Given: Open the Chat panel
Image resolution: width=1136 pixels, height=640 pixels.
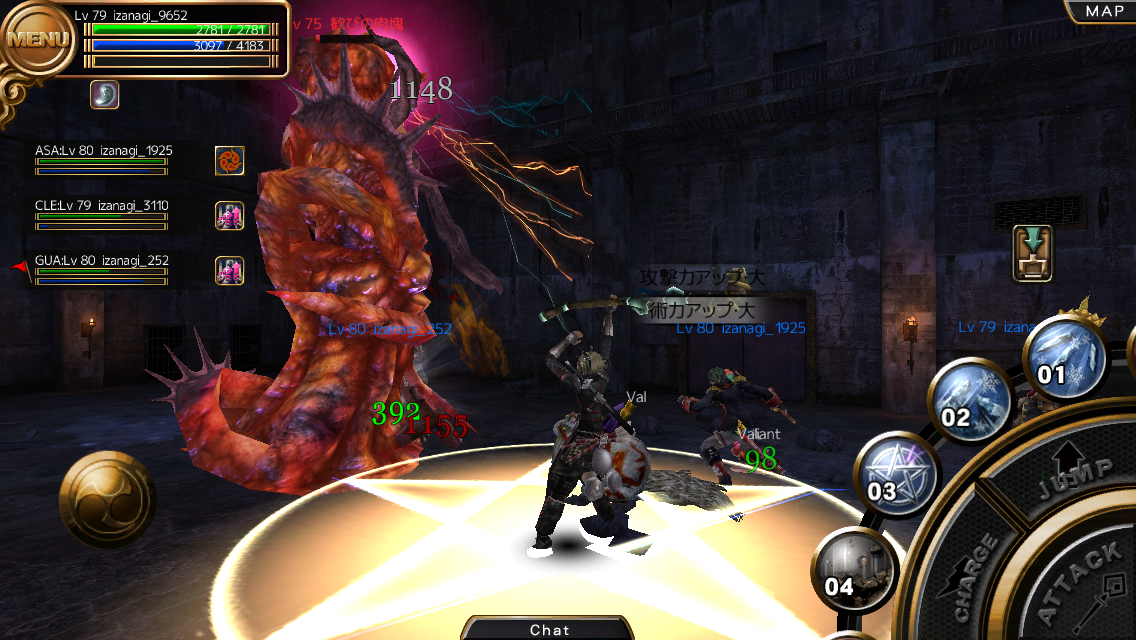Looking at the screenshot, I should 549,629.
